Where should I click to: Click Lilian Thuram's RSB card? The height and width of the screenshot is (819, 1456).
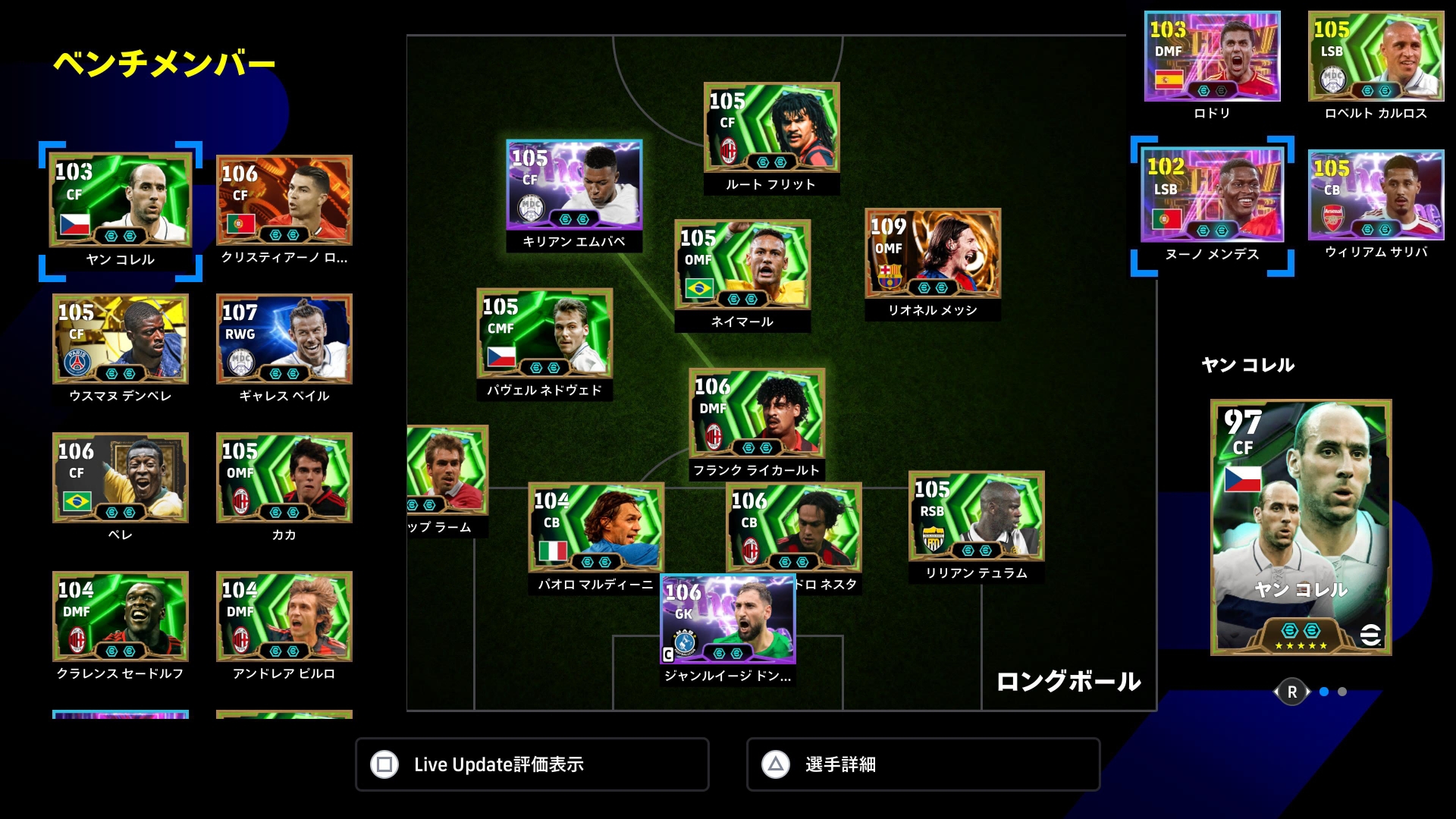977,516
